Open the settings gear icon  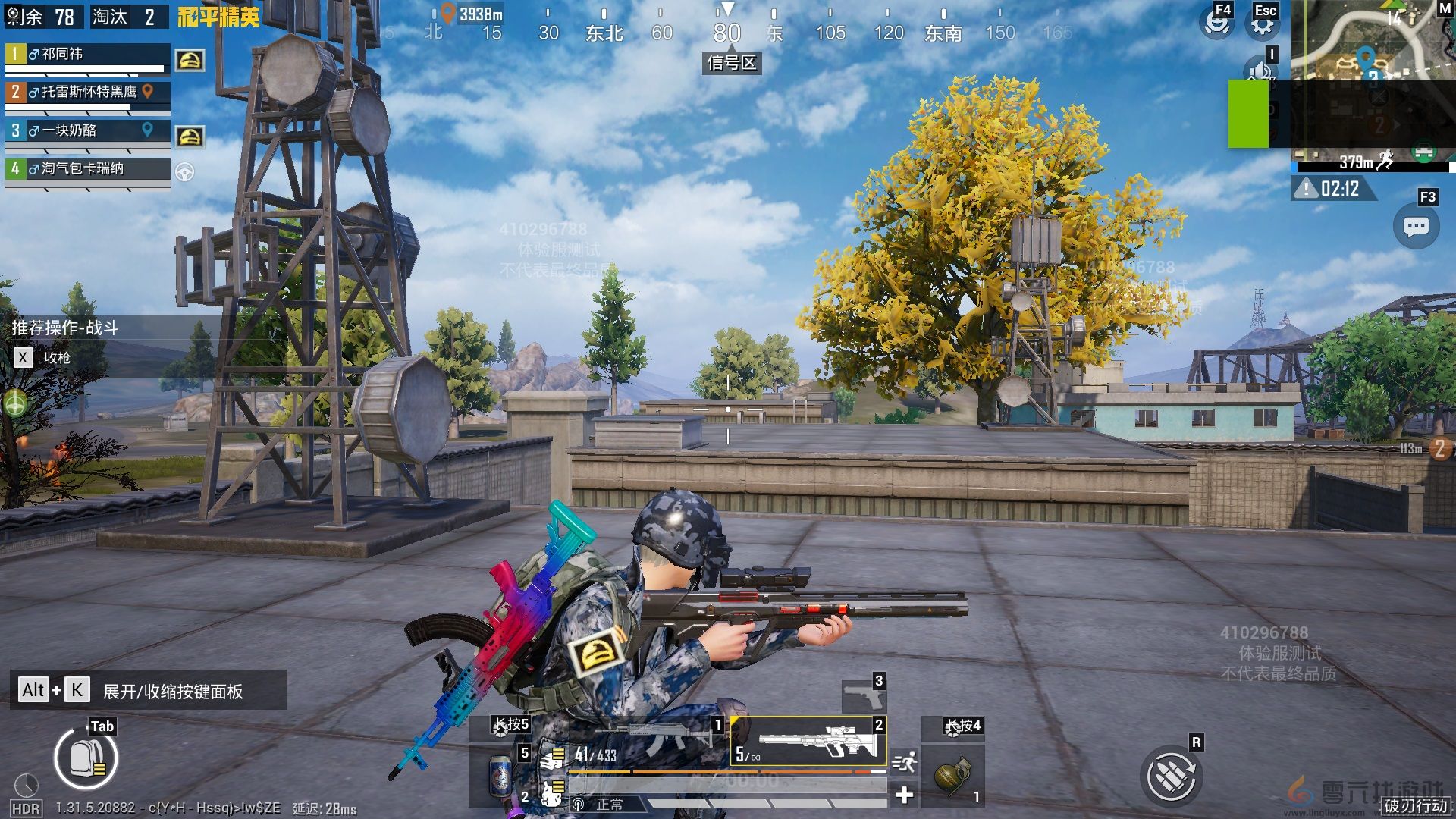[1262, 24]
